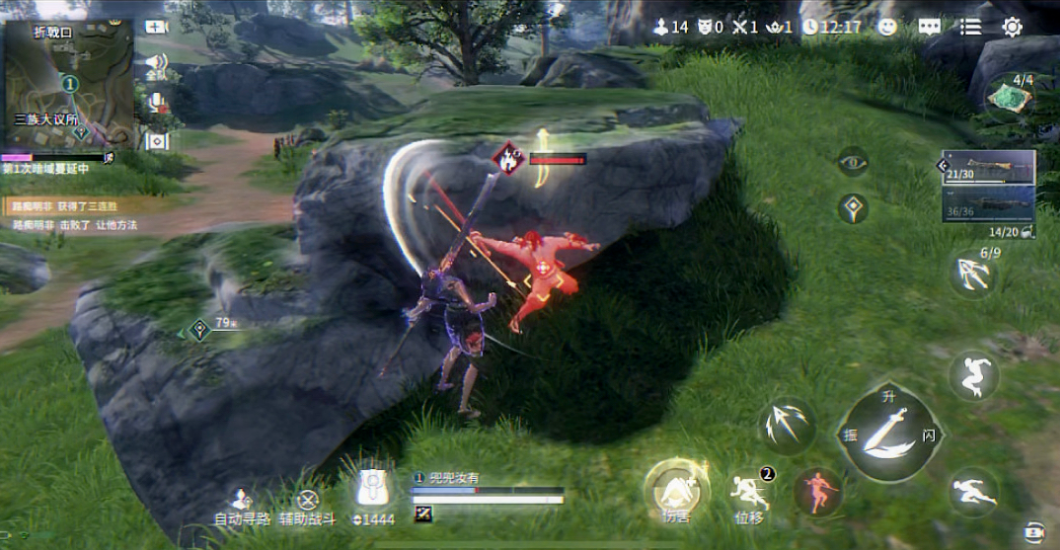Image resolution: width=1060 pixels, height=550 pixels.
Task: Enable 自动寻路 auto-pathfinding
Action: 242,503
